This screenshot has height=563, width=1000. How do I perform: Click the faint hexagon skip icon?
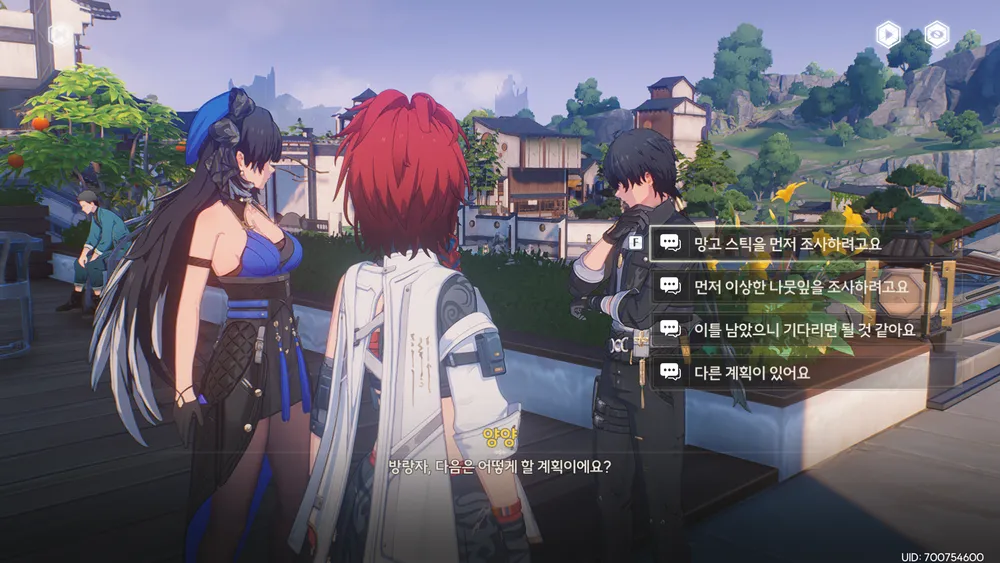coord(60,33)
